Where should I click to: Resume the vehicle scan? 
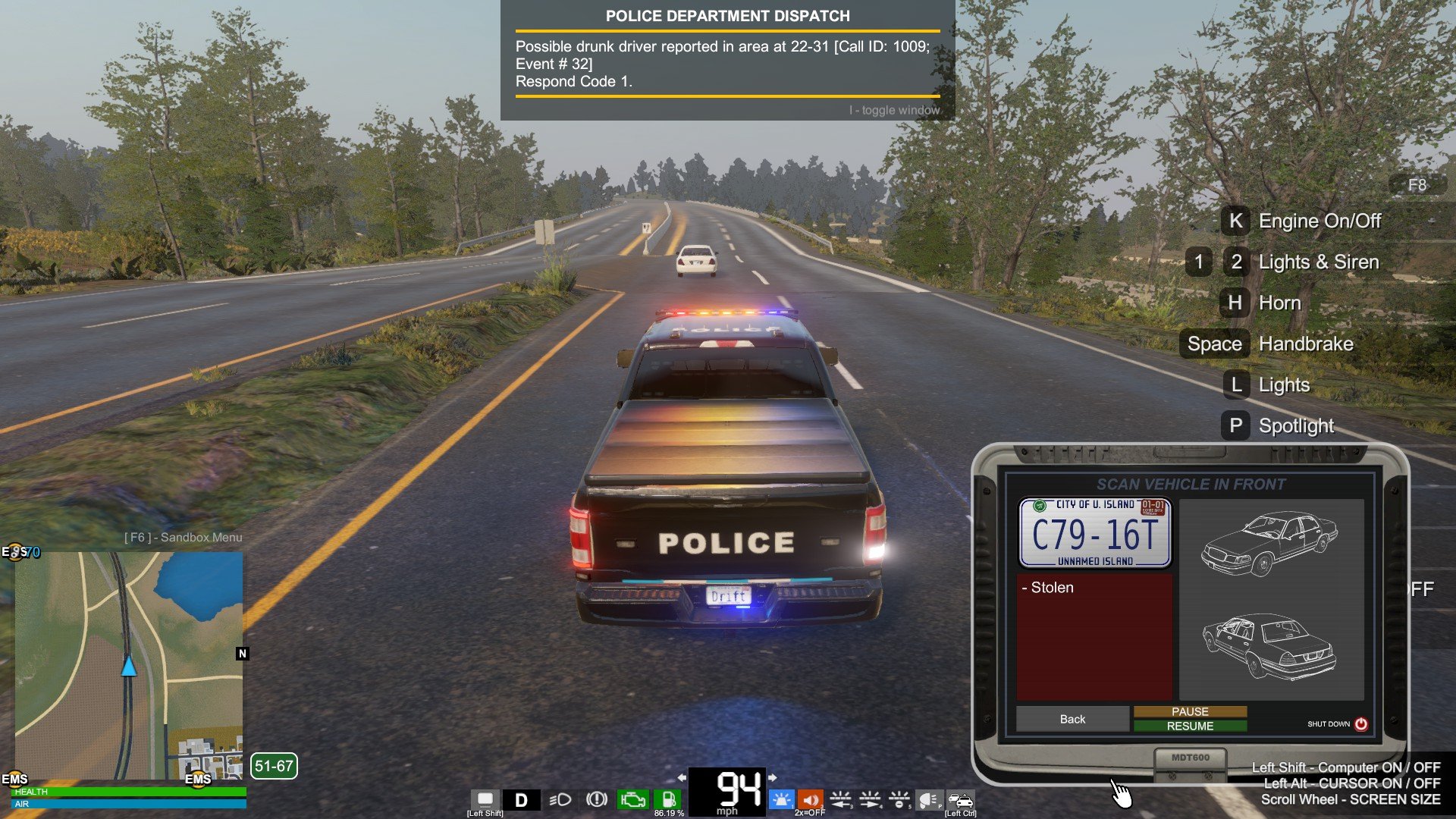click(x=1190, y=726)
